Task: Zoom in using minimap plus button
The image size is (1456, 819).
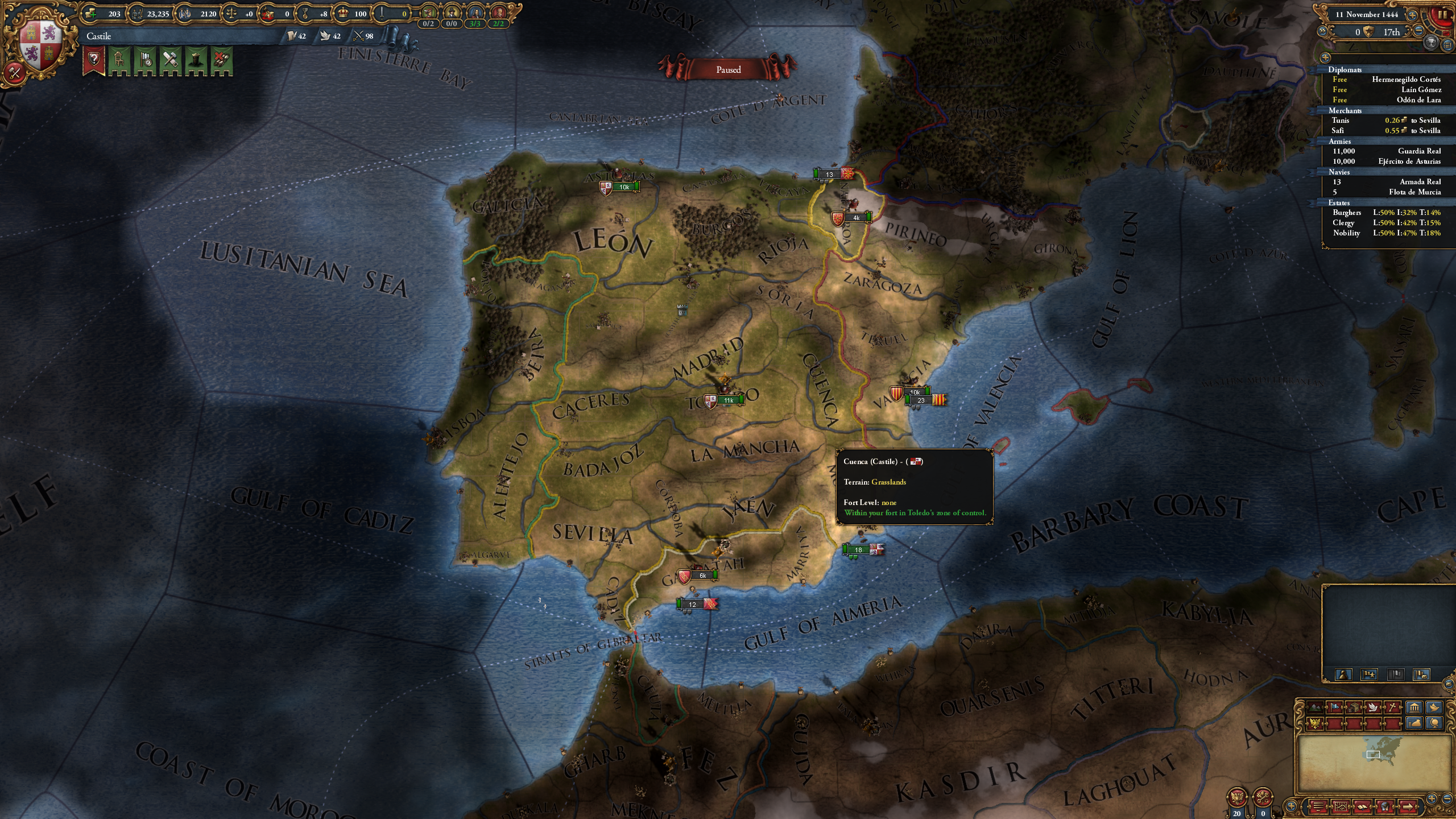Action: tap(1432, 799)
